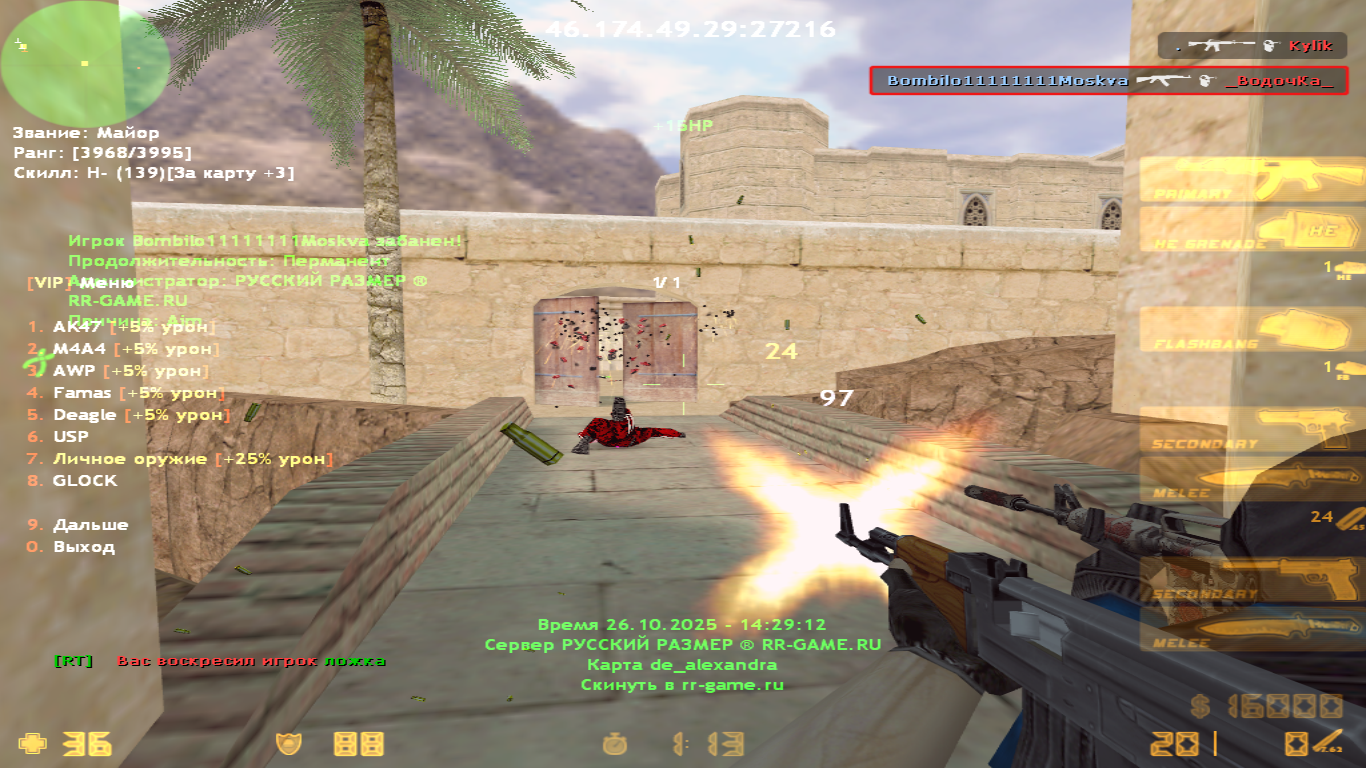Select the PRIMARY weapon slot
1366x768 pixels.
[1252, 181]
